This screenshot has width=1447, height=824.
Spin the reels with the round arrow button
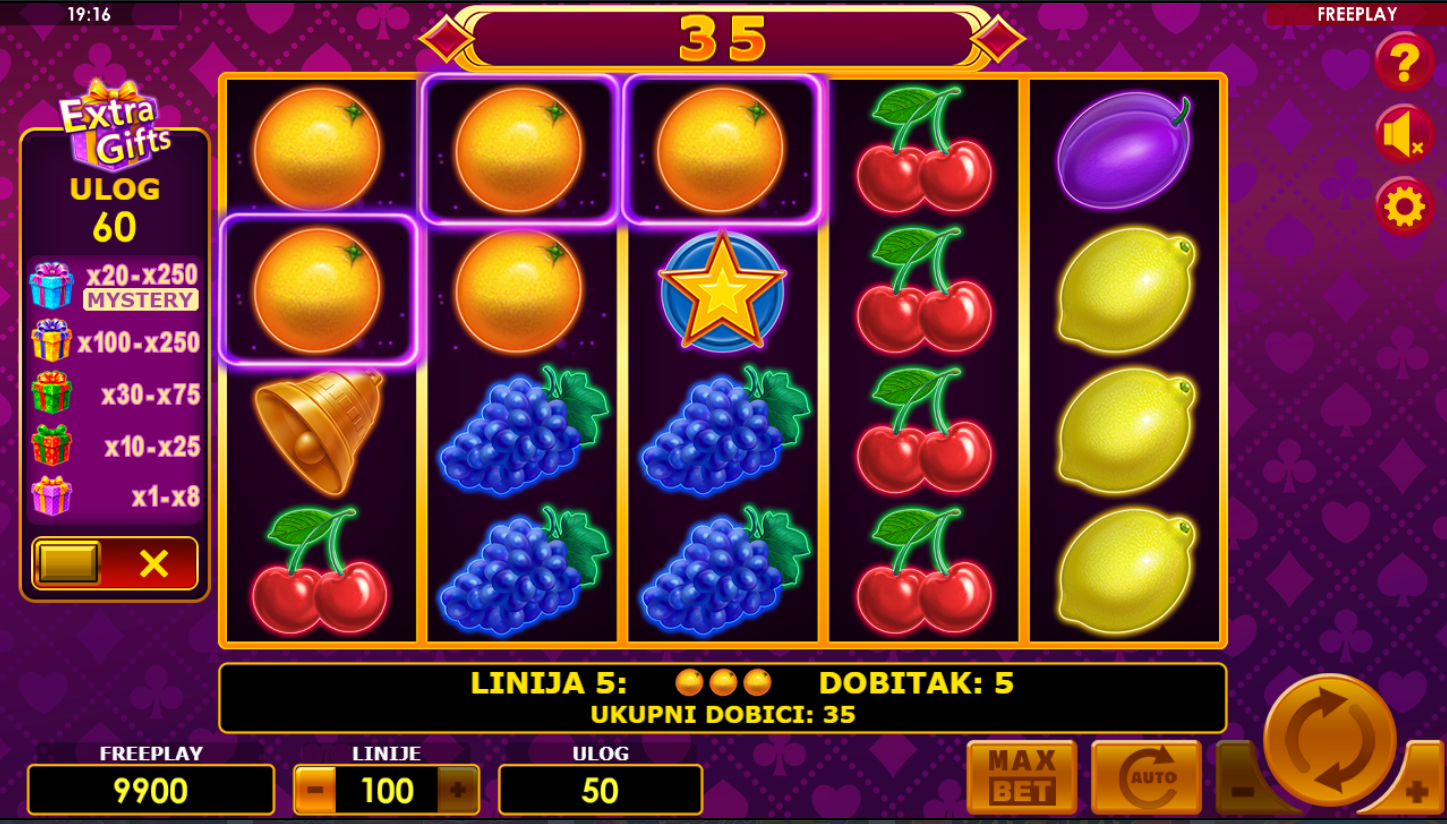[1329, 741]
